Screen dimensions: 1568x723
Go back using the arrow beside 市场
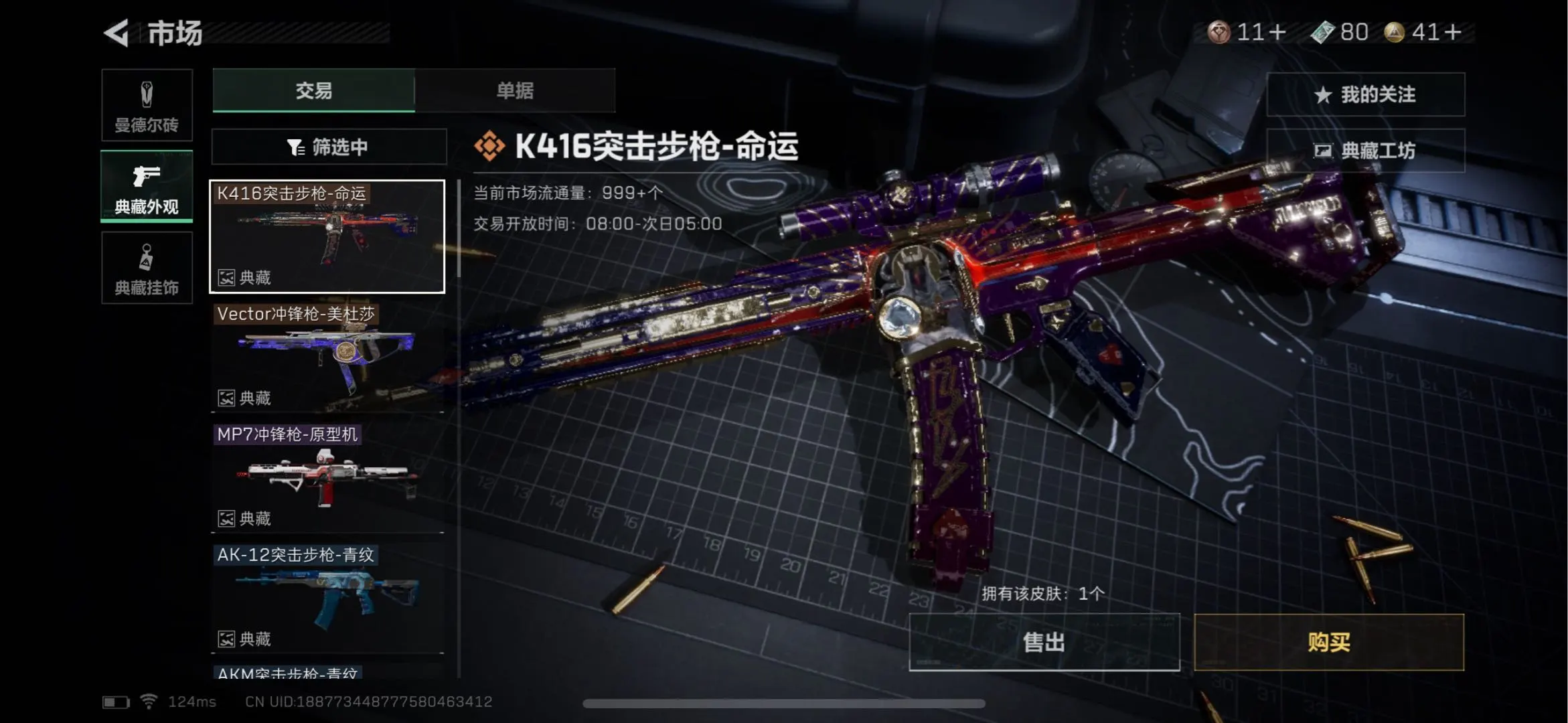point(117,33)
